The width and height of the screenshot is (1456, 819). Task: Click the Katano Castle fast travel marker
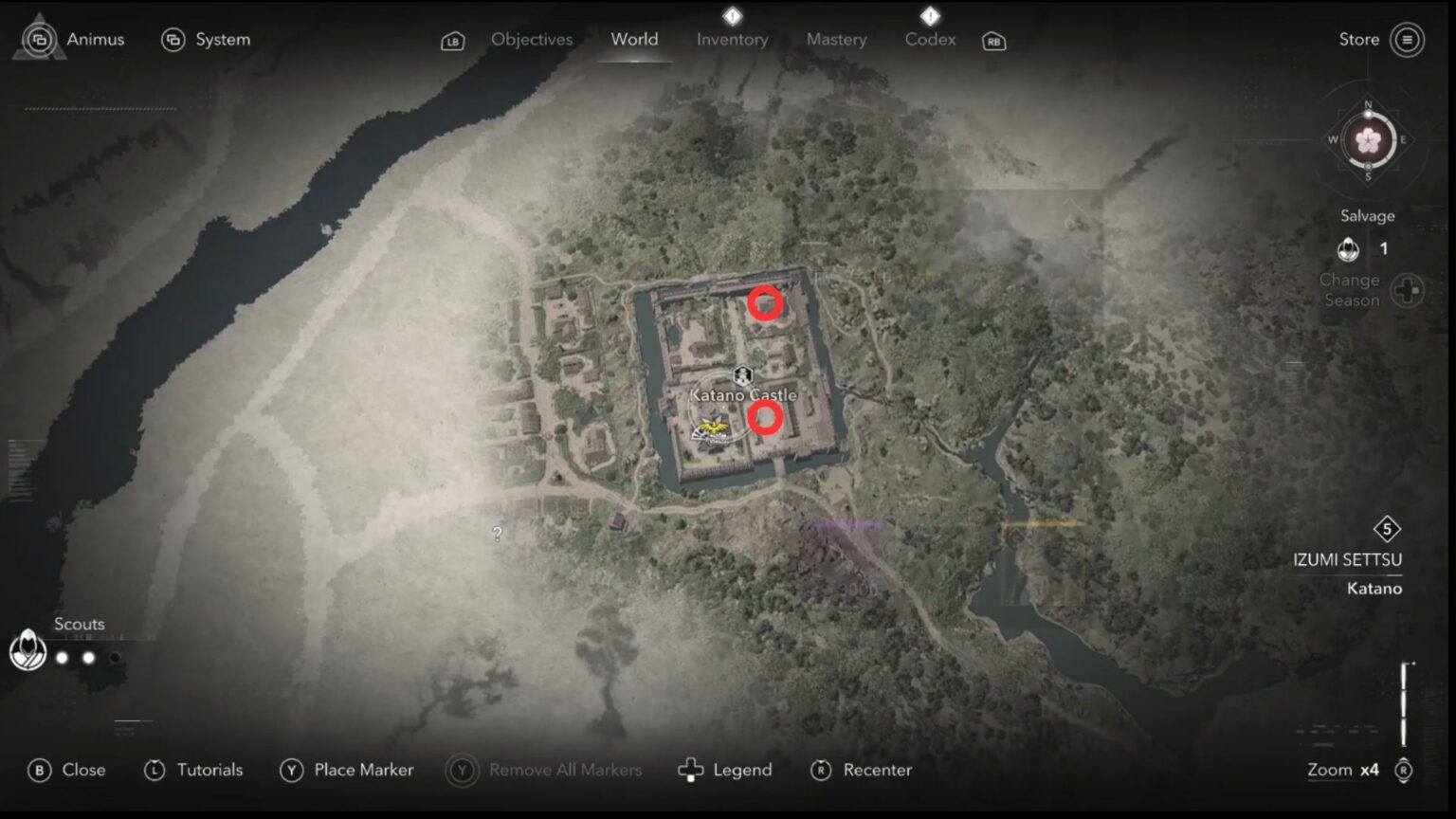tap(742, 375)
